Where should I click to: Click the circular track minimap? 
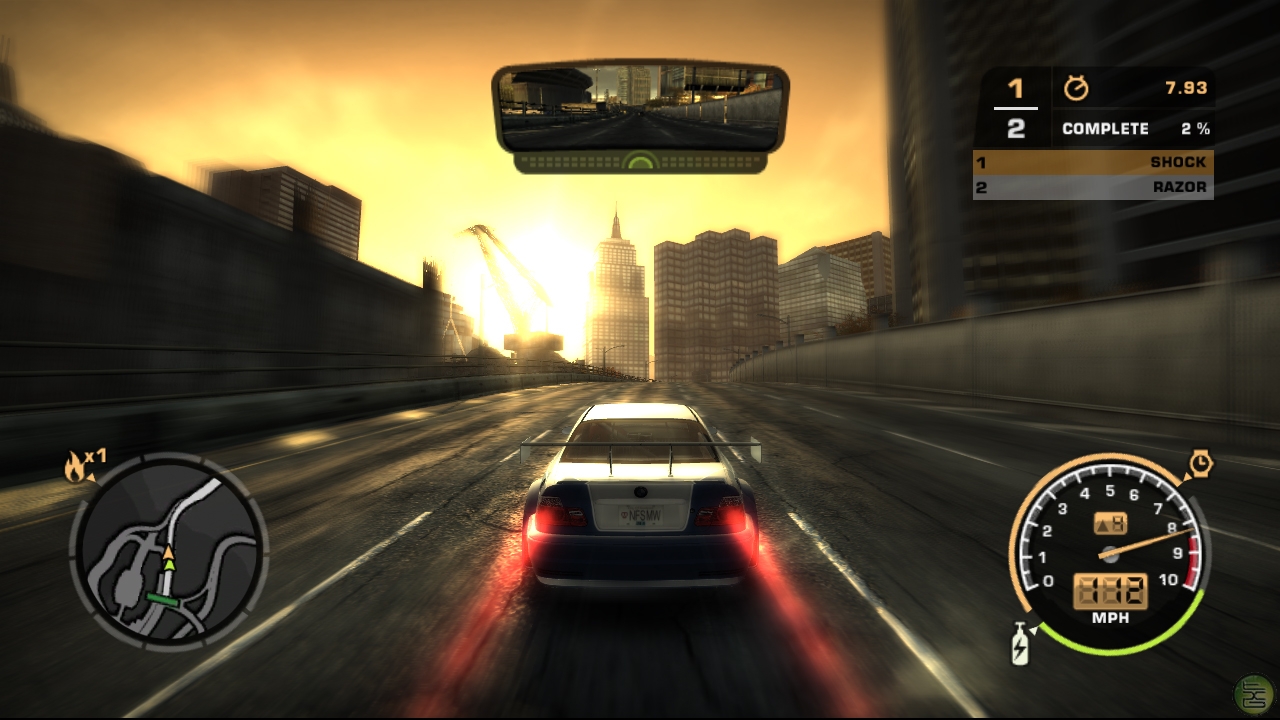coord(168,554)
